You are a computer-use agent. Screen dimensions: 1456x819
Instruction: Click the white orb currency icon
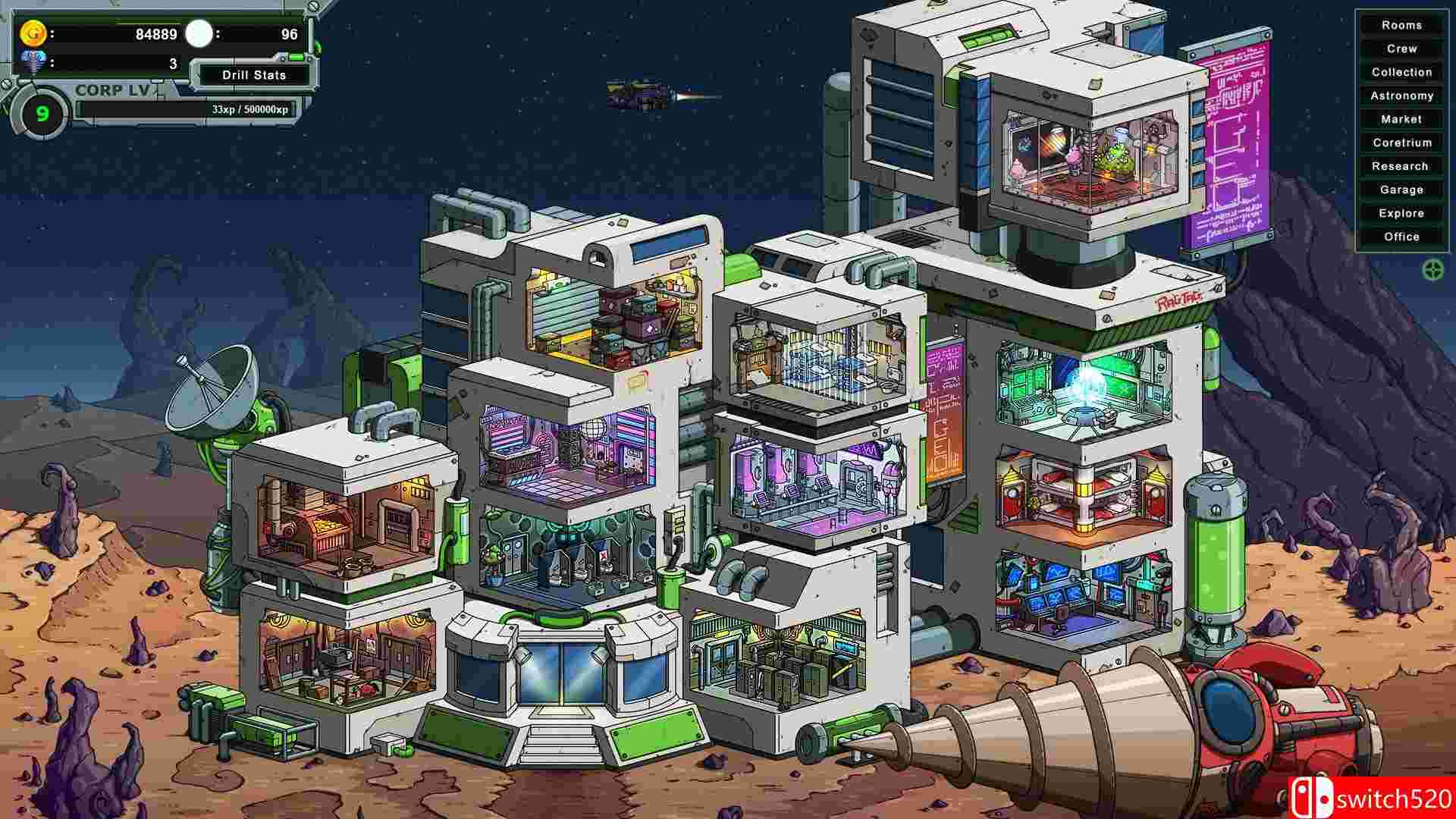coord(199,33)
